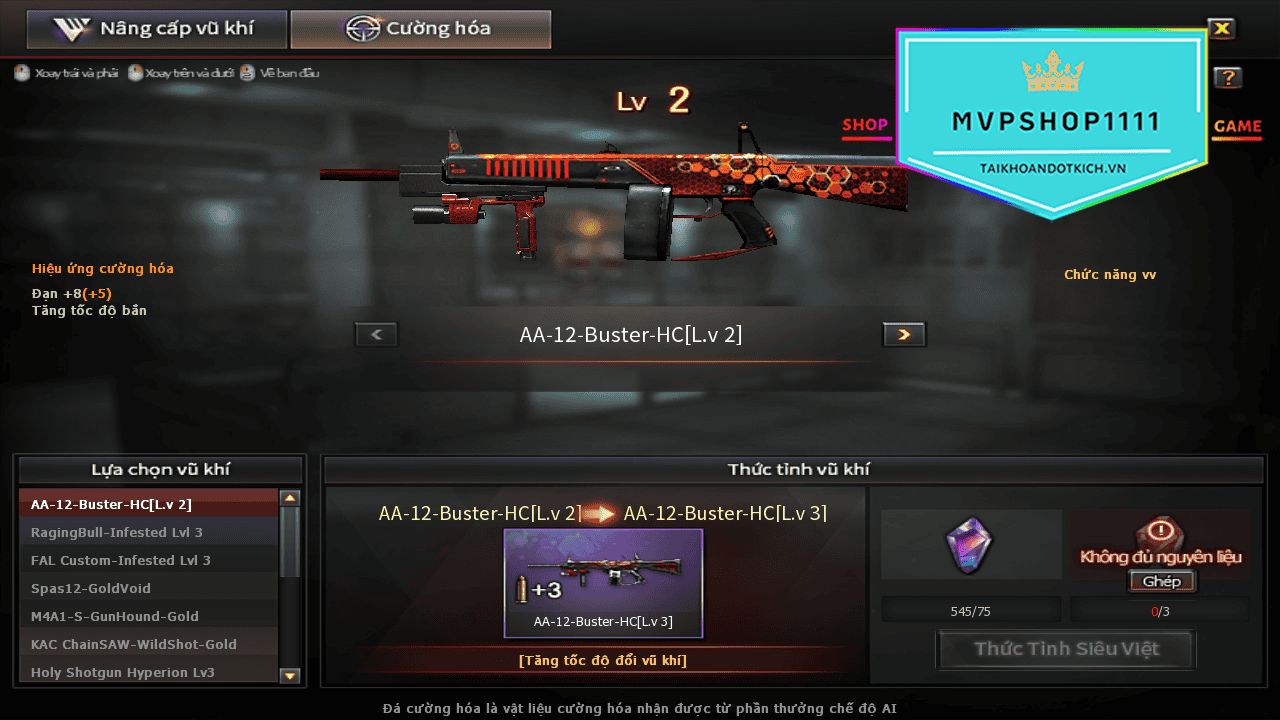Open the question mark help button
Screen dimensions: 1280x720
click(1228, 78)
